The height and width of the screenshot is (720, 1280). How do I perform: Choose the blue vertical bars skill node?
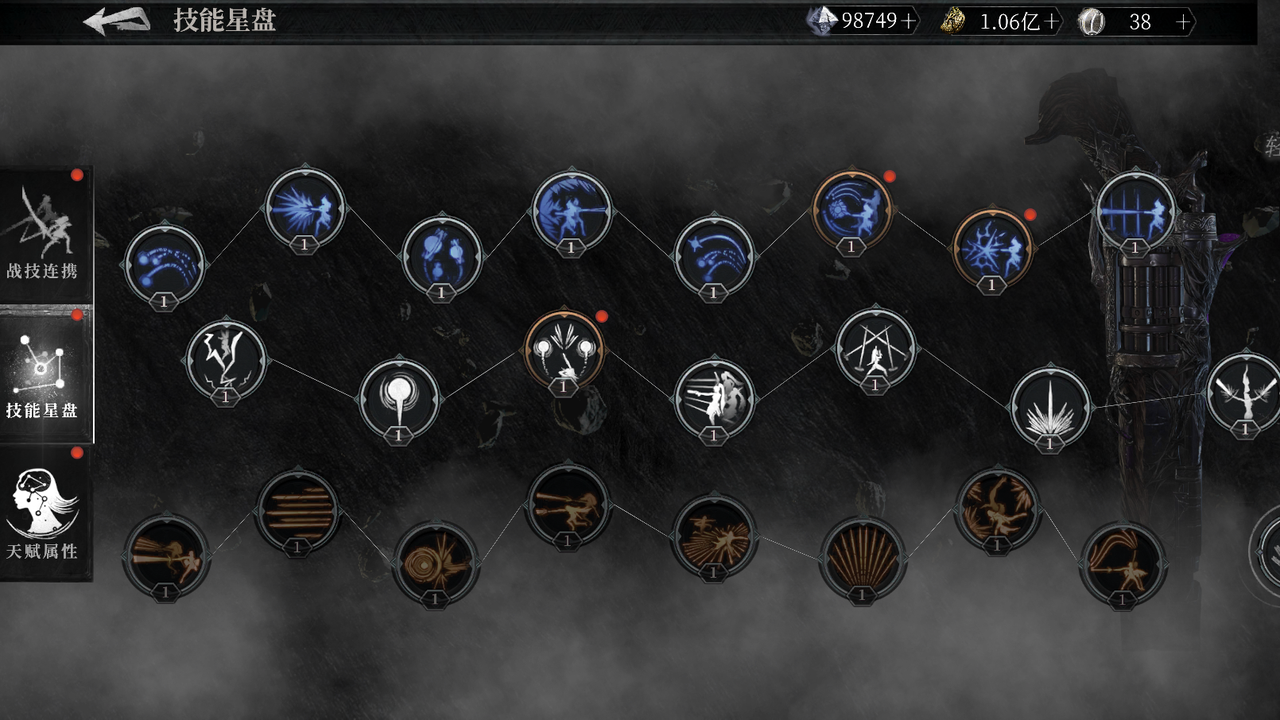pos(1135,211)
